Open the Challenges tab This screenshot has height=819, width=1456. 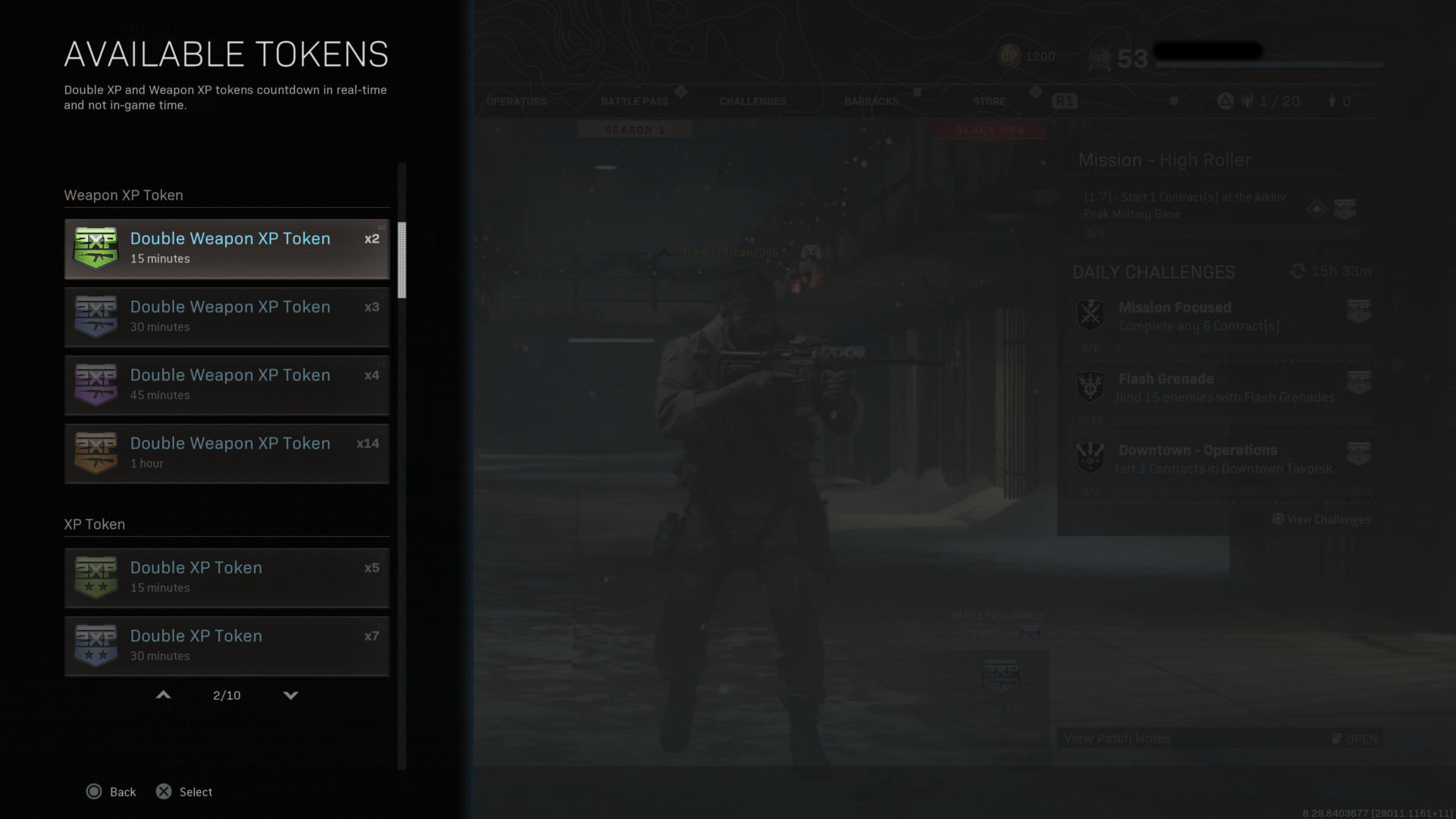753,102
